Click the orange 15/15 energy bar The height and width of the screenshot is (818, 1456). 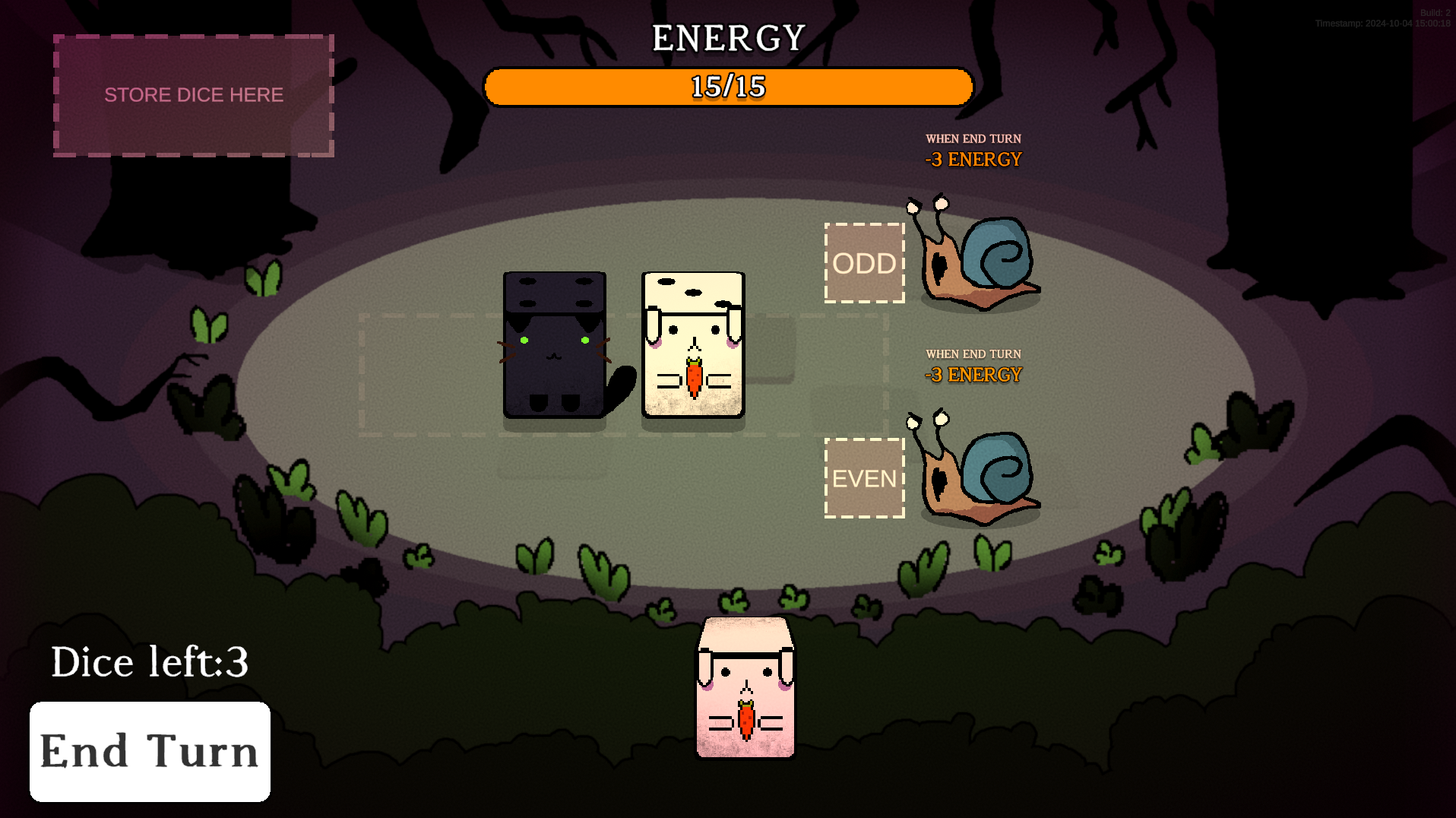(x=727, y=87)
